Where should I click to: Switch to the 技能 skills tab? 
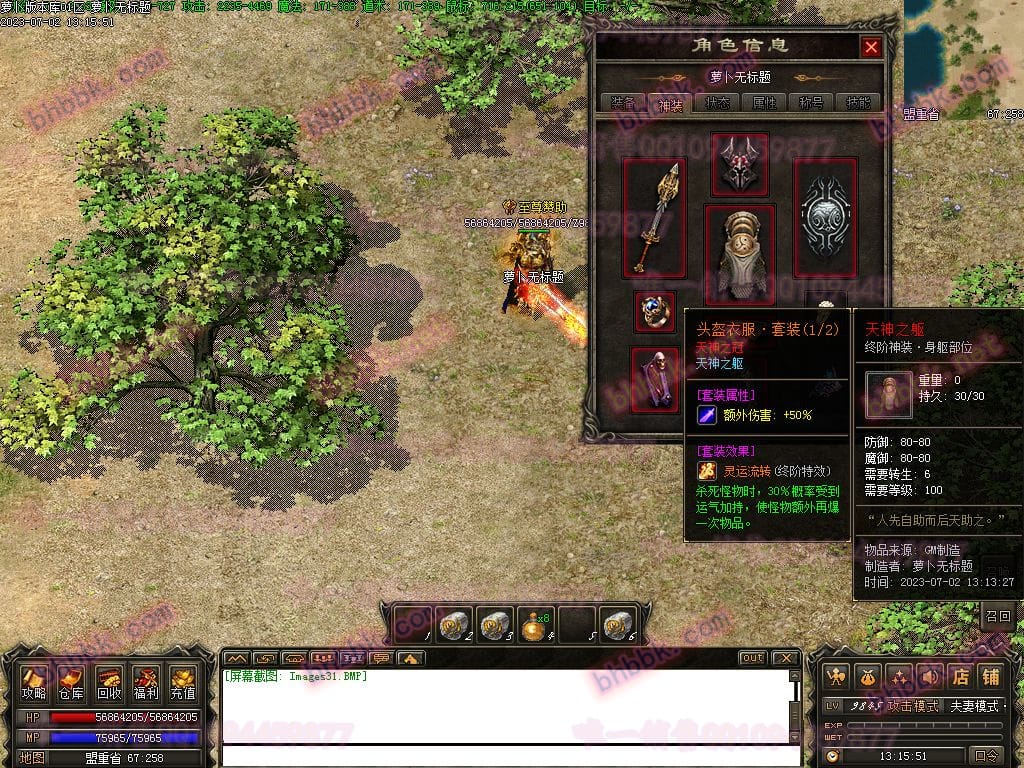(x=858, y=102)
